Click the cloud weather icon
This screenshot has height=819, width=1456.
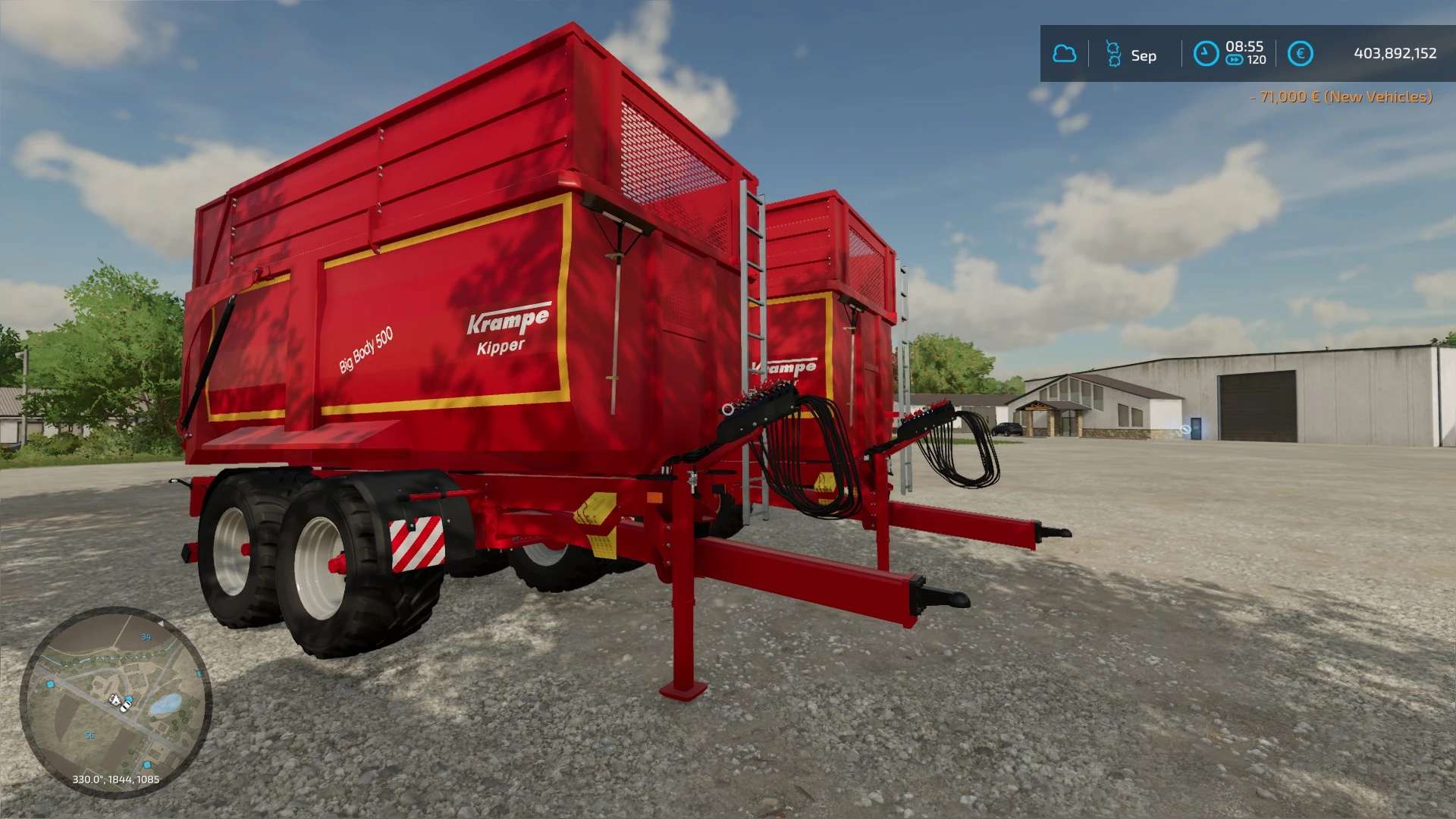(1064, 54)
